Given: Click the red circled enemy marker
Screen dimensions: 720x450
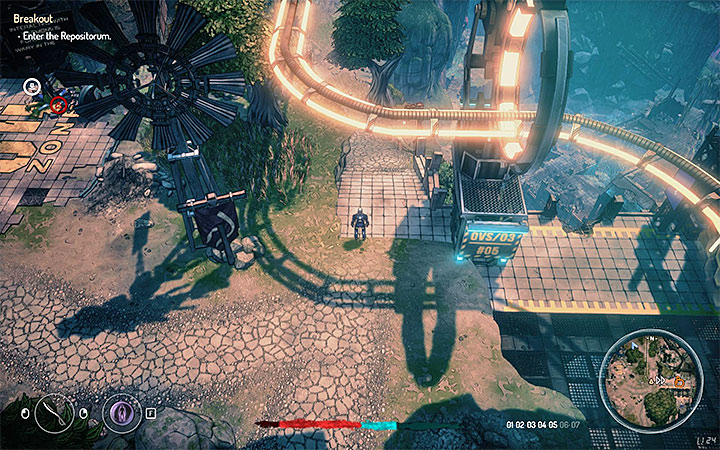Looking at the screenshot, I should coord(58,104).
